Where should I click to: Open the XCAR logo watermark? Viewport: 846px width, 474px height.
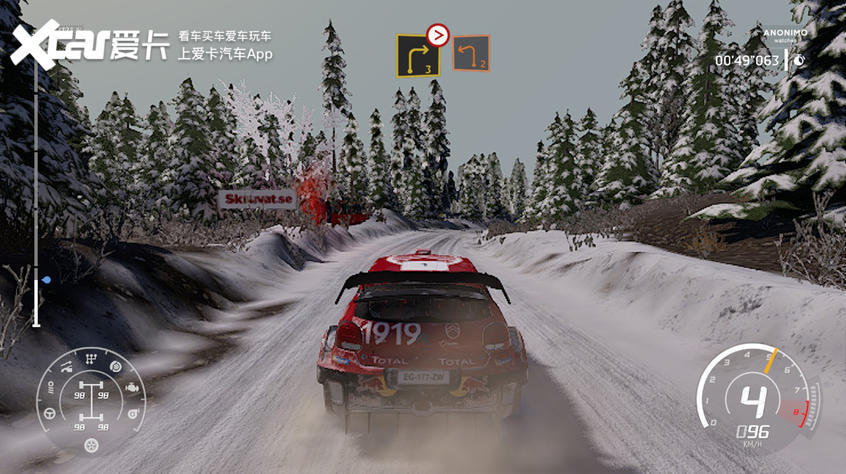click(88, 45)
